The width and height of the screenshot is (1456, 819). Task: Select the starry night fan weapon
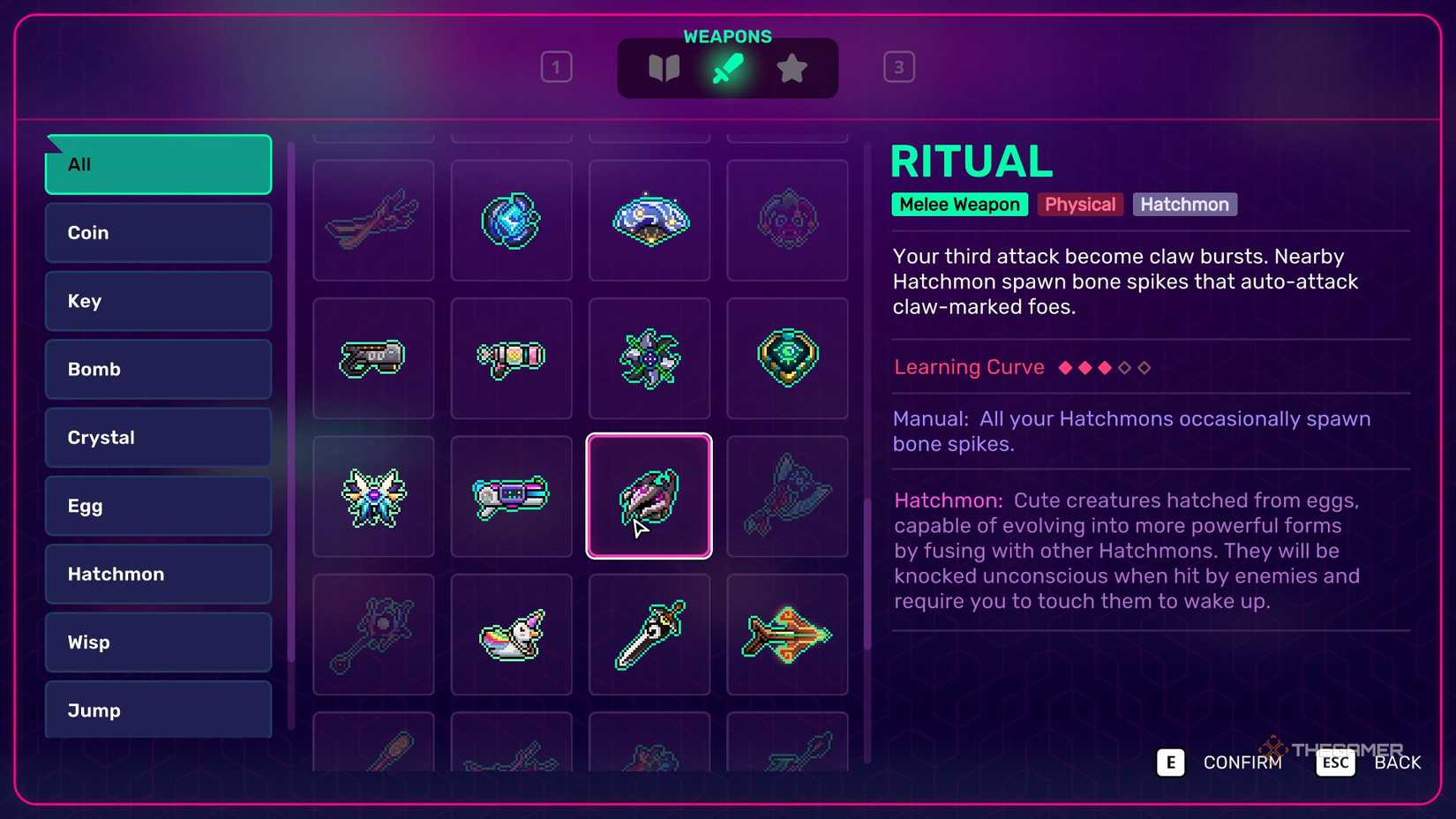tap(649, 220)
